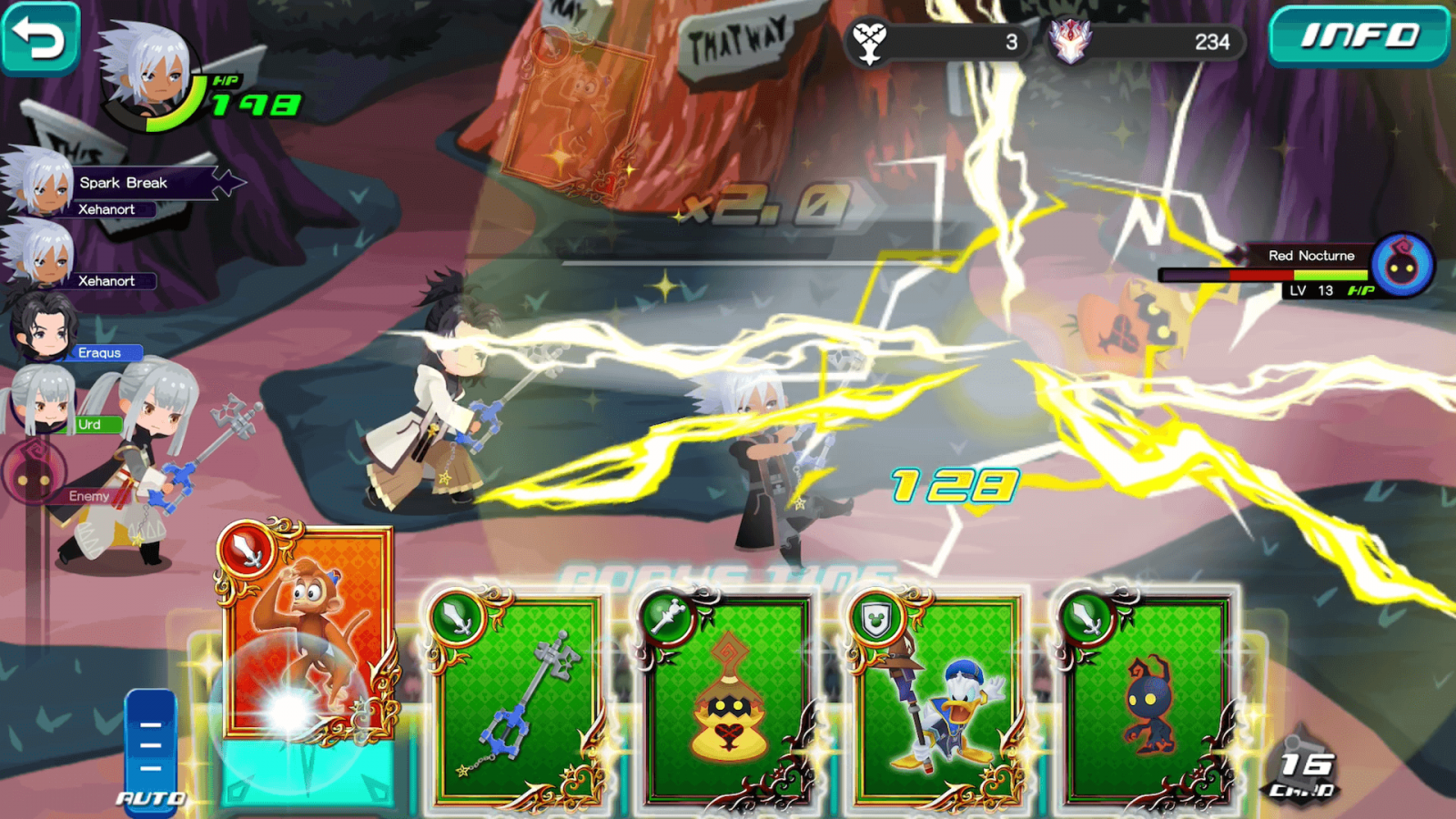Tap the back arrow button
The width and height of the screenshot is (1456, 819).
pyautogui.click(x=40, y=36)
